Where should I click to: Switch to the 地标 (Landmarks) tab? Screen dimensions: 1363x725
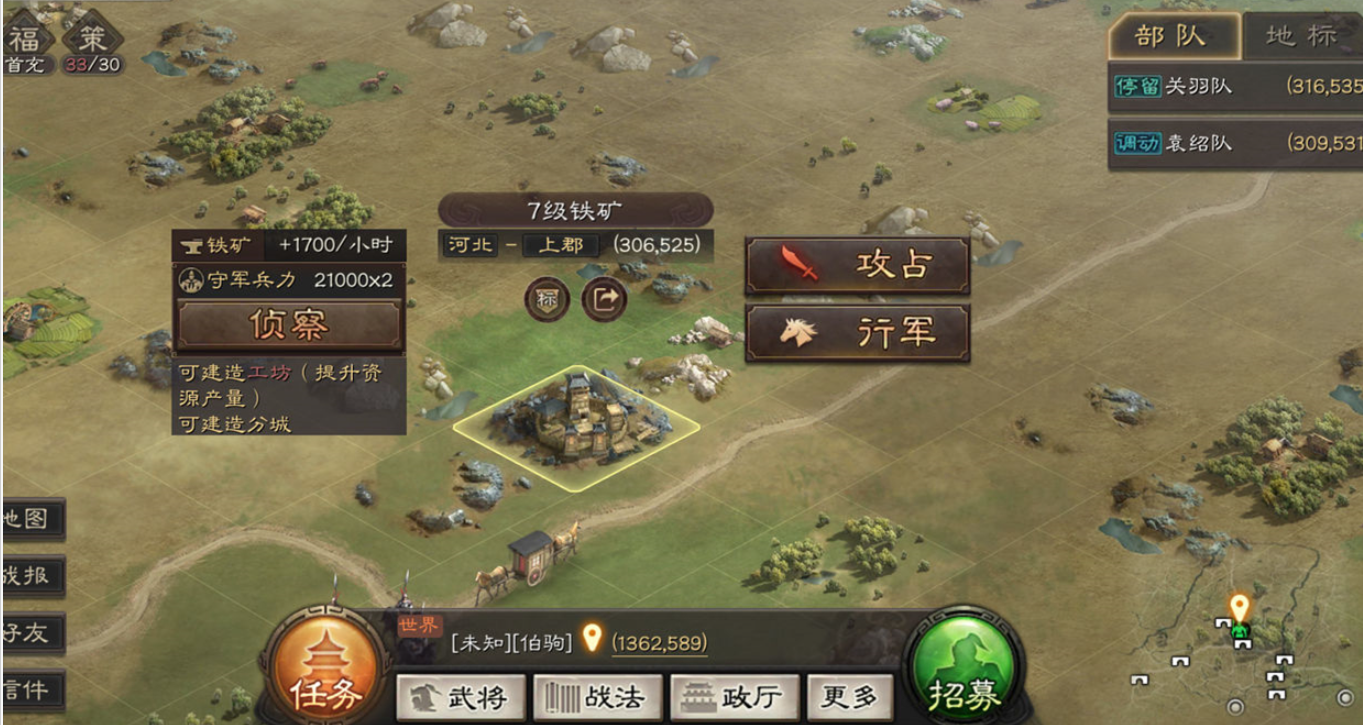pyautogui.click(x=1300, y=36)
